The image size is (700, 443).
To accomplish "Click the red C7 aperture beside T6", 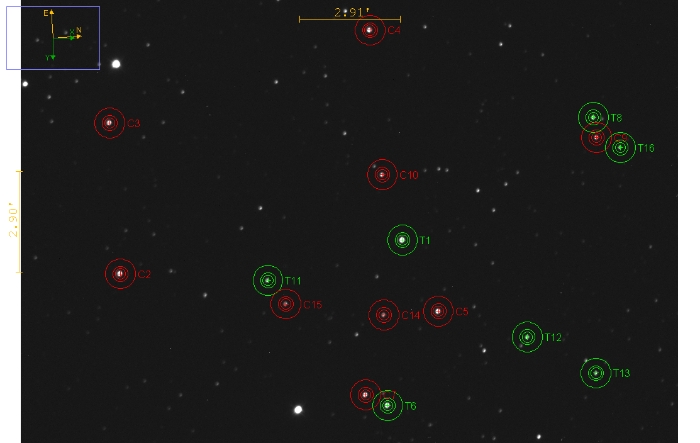I will click(x=364, y=394).
